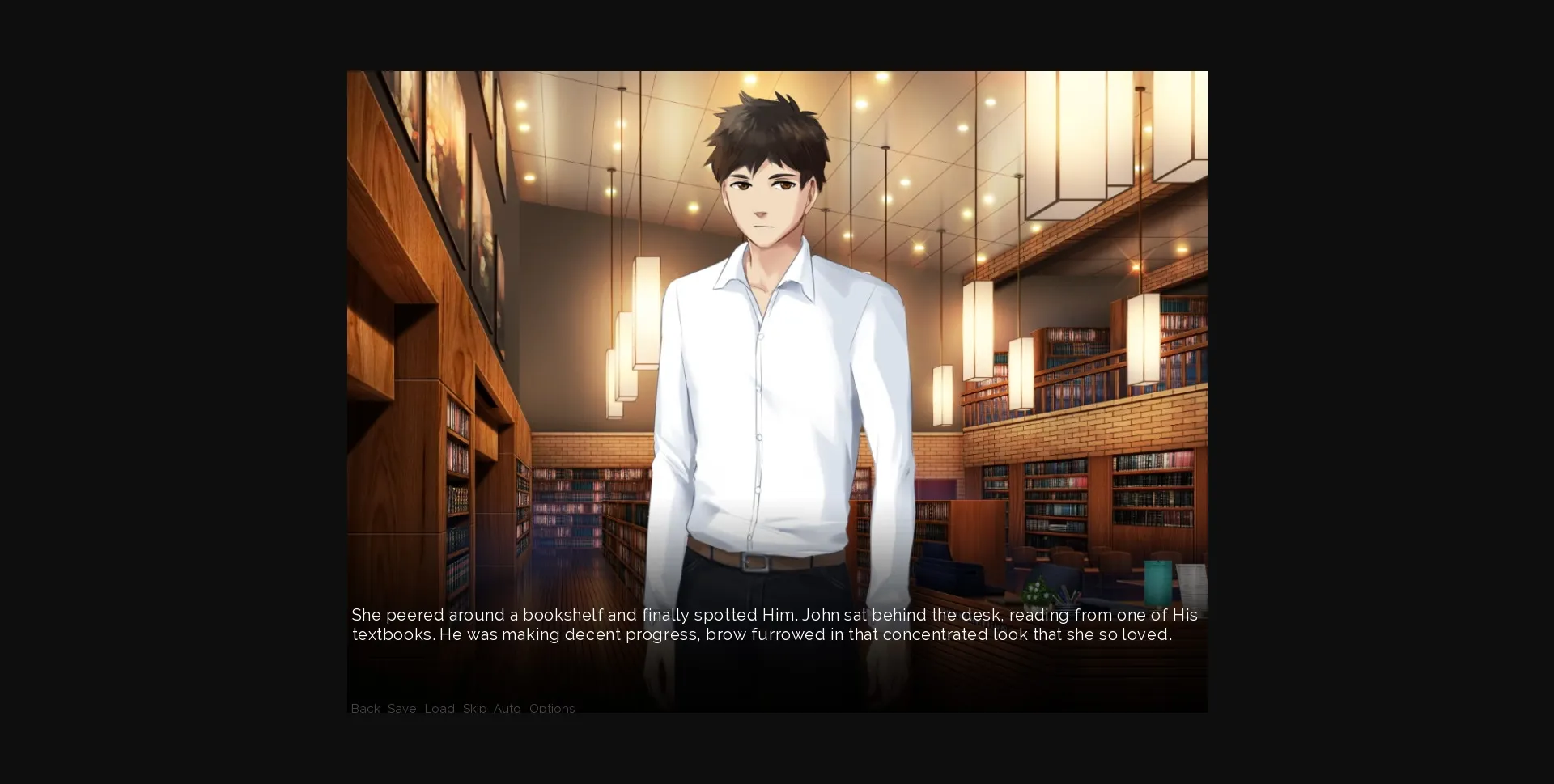Click the reading chairs on the right
This screenshot has height=784, width=1554.
click(1076, 558)
